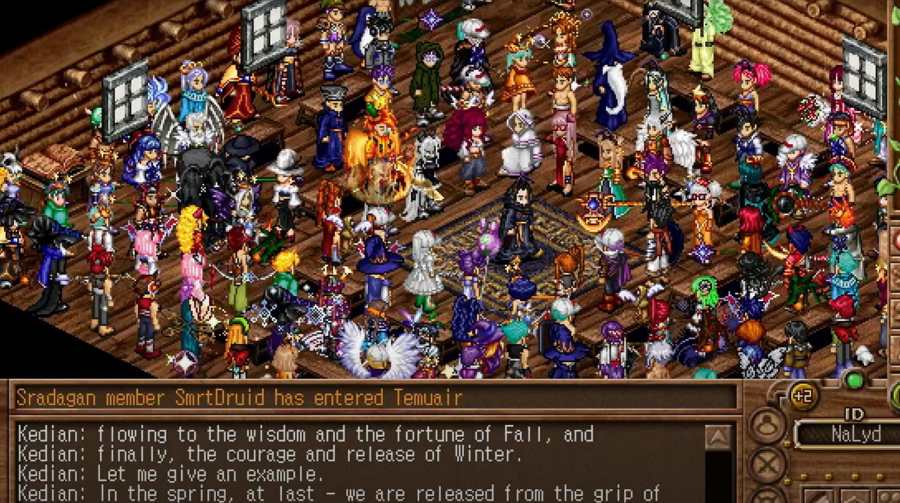Screen dimensions: 900x503
Task: Click the chat log with Kedian's messages
Action: click(358, 463)
